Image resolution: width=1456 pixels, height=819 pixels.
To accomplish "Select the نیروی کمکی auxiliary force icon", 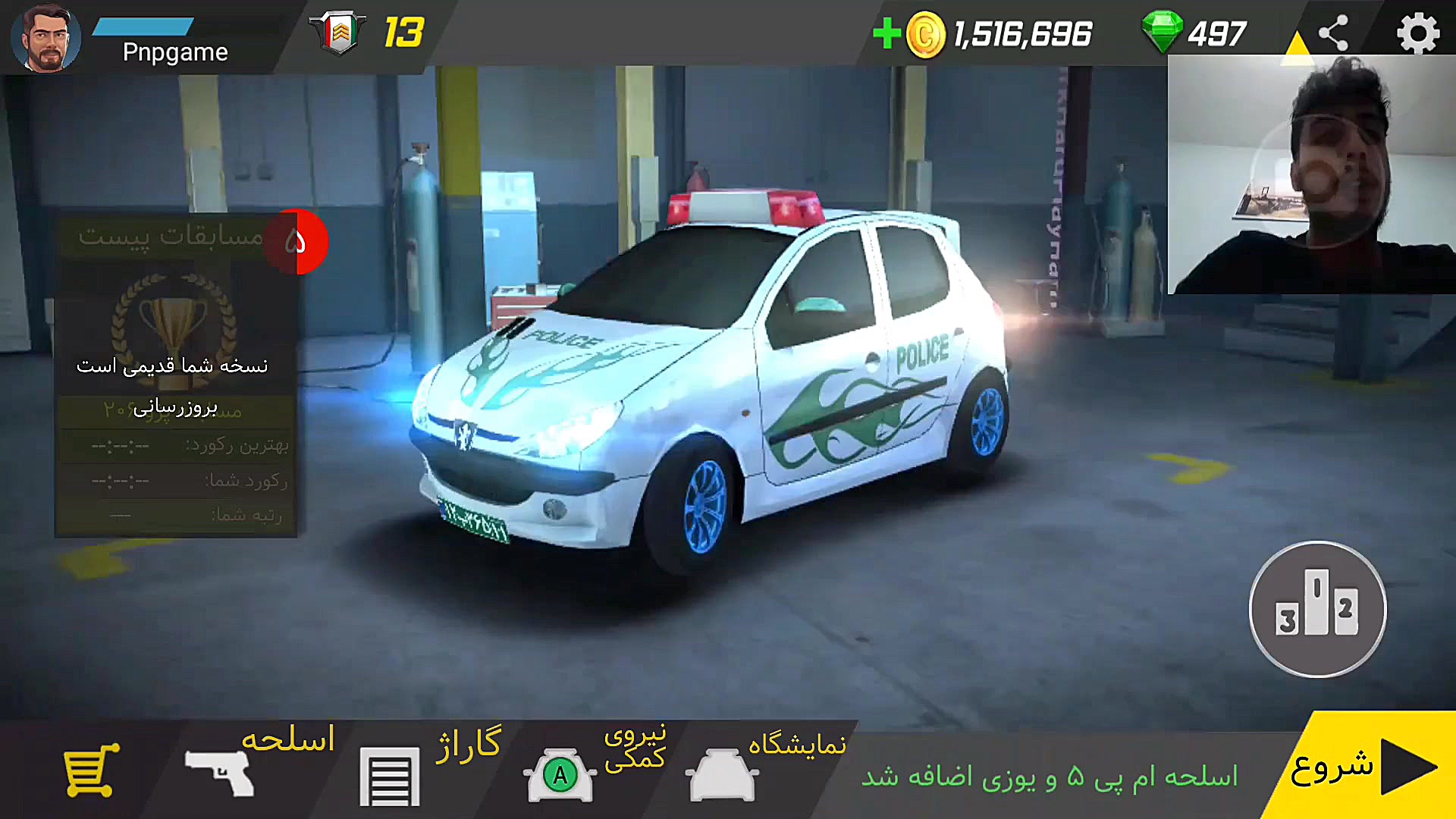I will (x=560, y=773).
